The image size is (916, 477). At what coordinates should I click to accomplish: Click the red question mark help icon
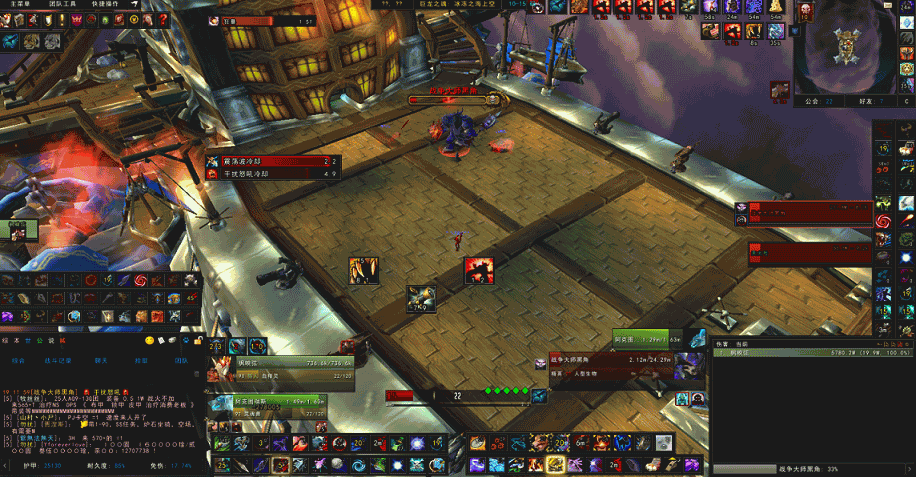pos(163,19)
